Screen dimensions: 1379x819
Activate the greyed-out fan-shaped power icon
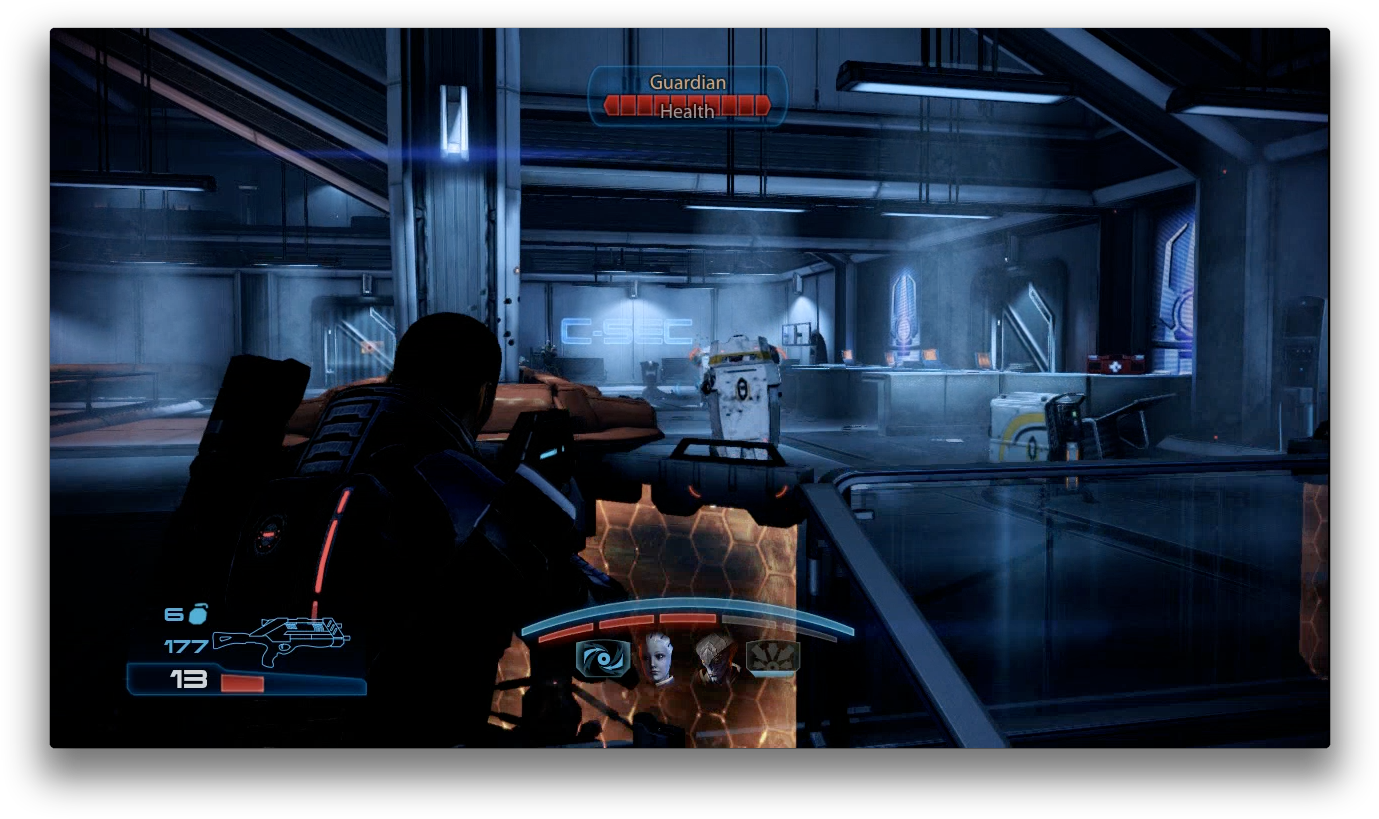(x=772, y=658)
